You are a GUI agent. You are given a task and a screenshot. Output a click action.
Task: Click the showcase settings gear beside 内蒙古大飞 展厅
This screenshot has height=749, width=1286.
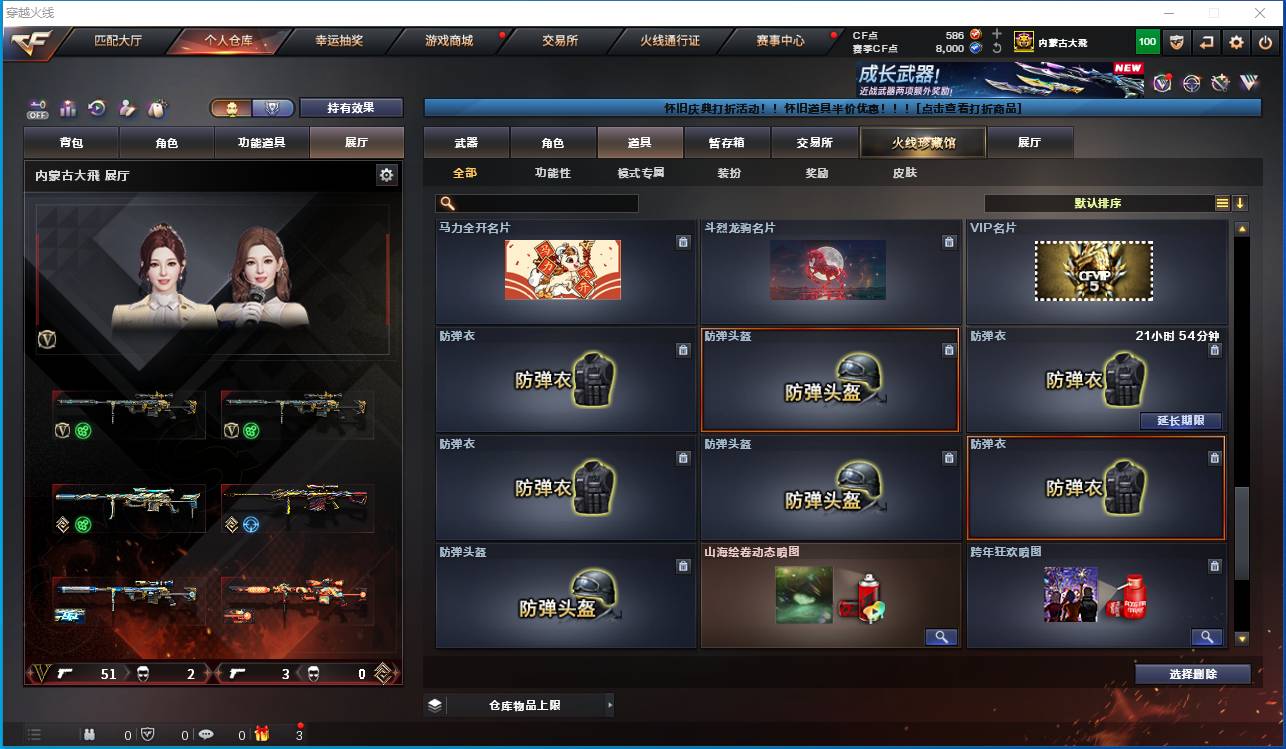(388, 173)
